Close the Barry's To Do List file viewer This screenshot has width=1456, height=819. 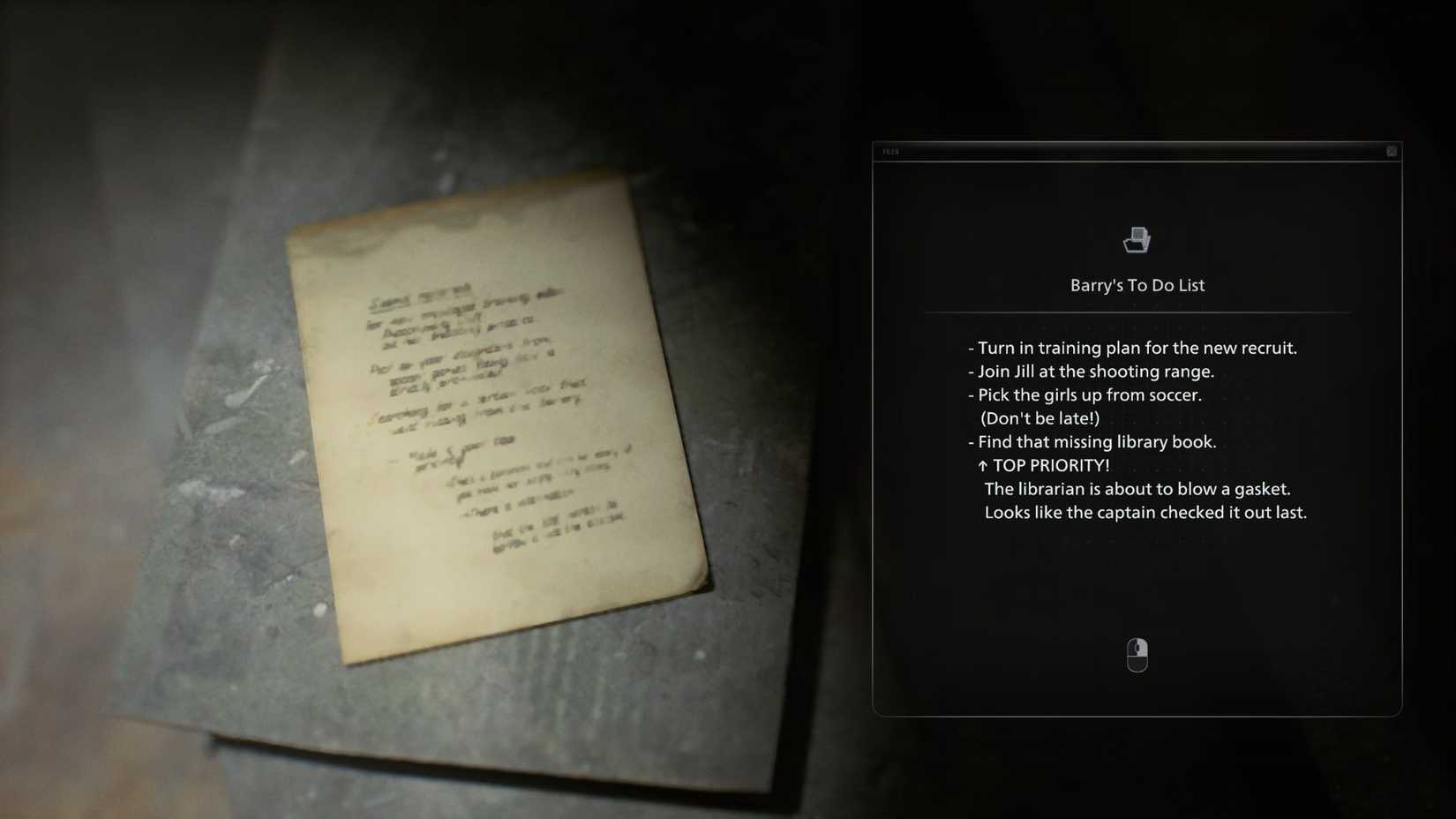[x=1392, y=151]
